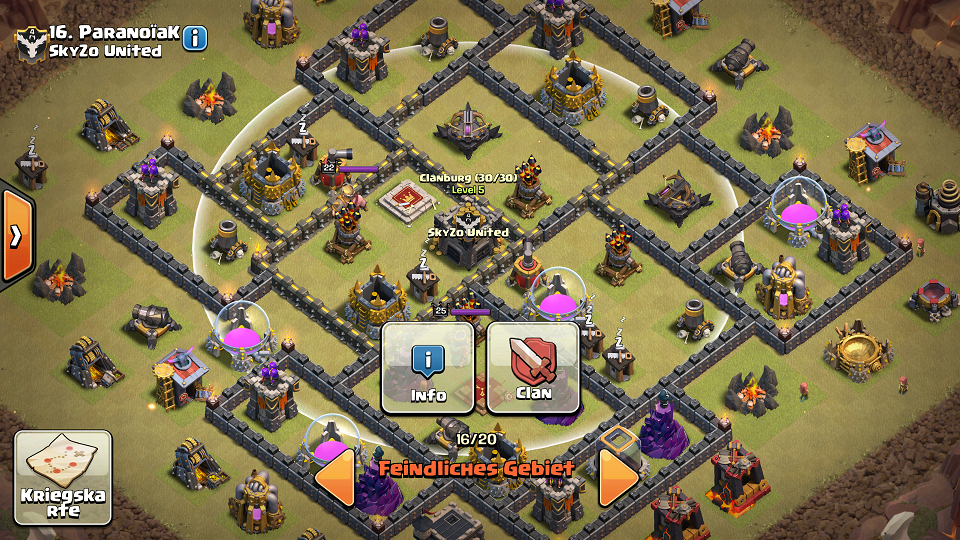
Task: Open the Clan button for the Clanburg
Action: pyautogui.click(x=533, y=367)
